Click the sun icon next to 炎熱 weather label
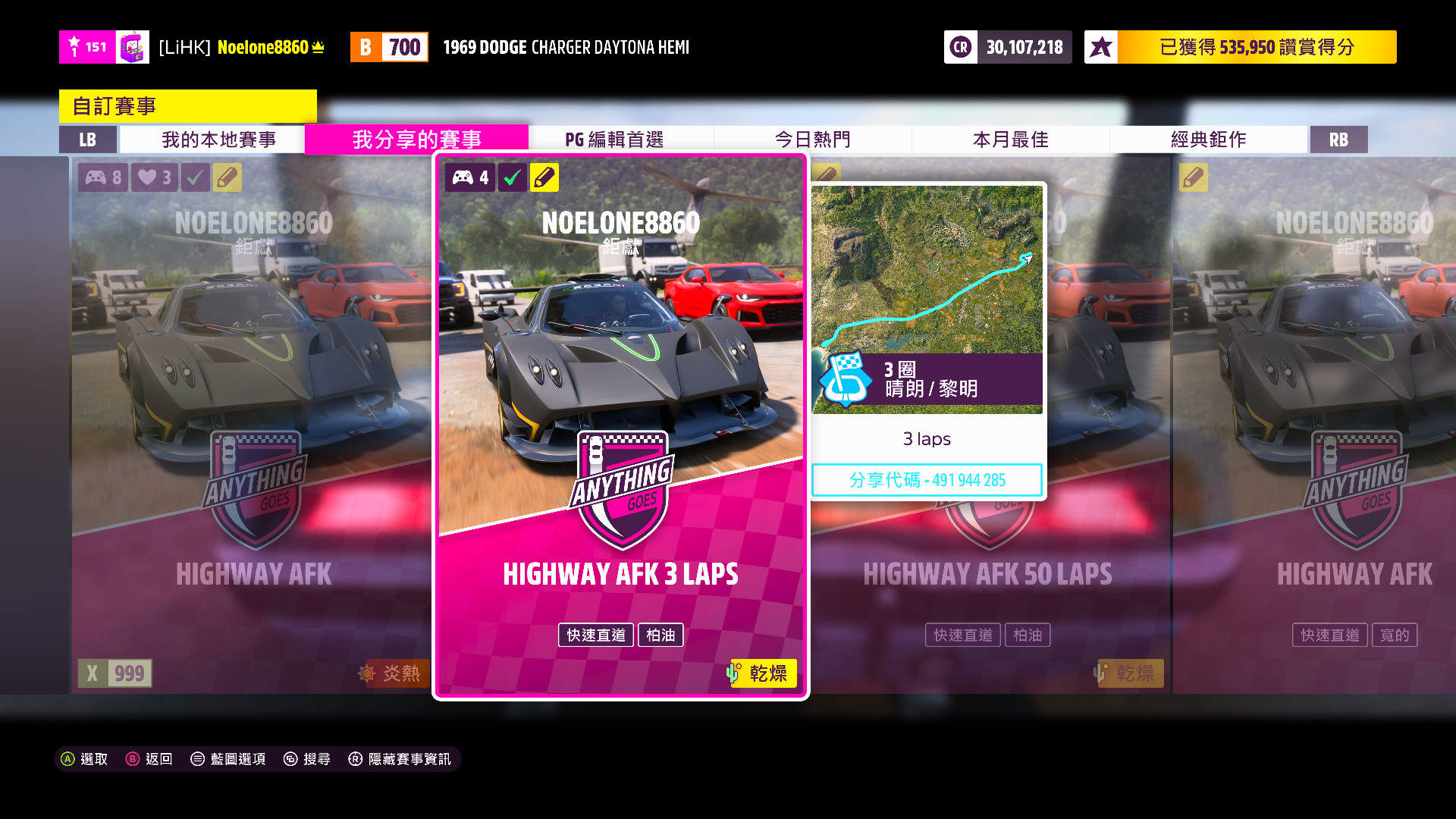1456x819 pixels. point(366,673)
